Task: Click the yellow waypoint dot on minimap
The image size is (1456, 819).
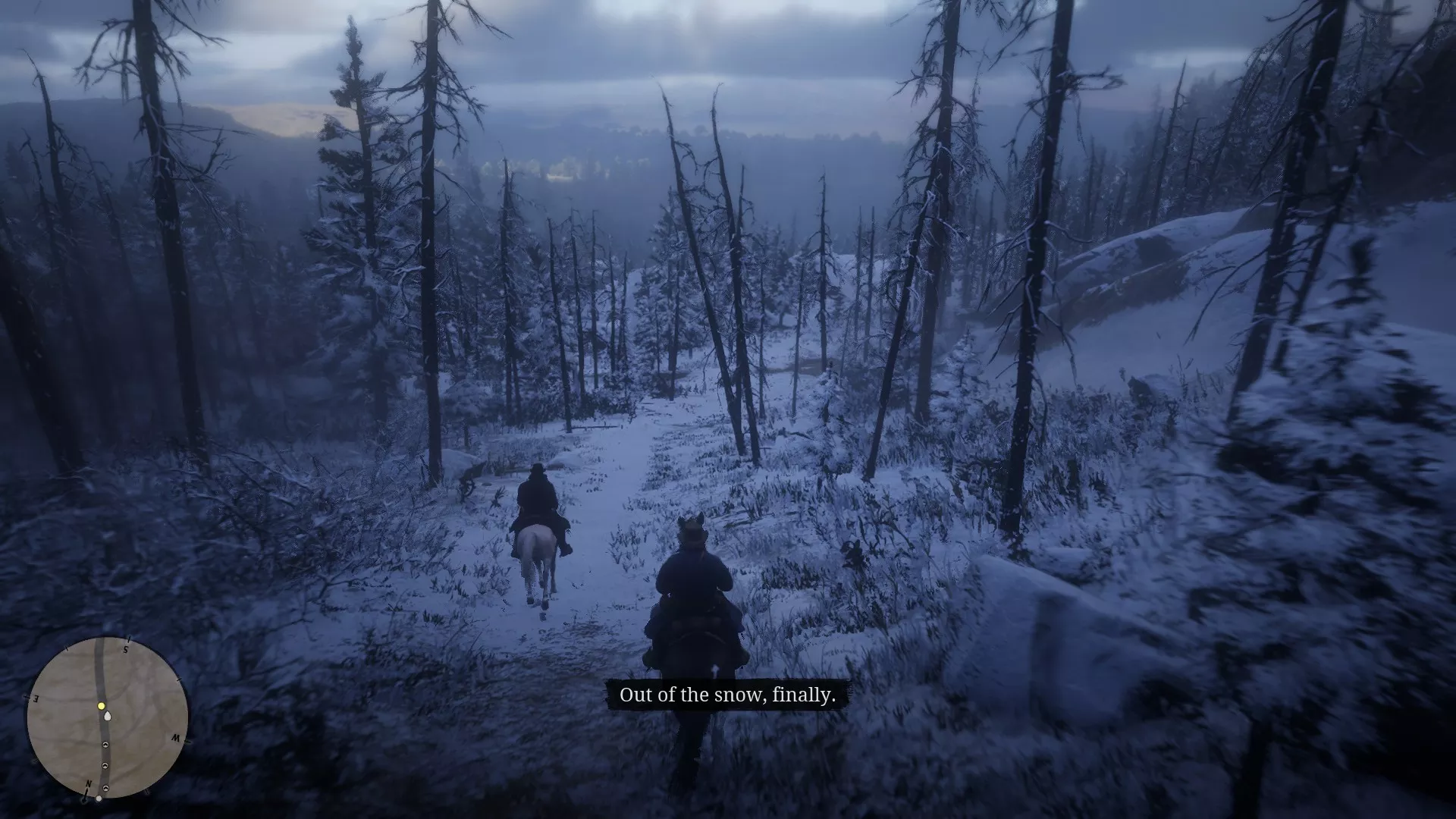Action: [101, 706]
